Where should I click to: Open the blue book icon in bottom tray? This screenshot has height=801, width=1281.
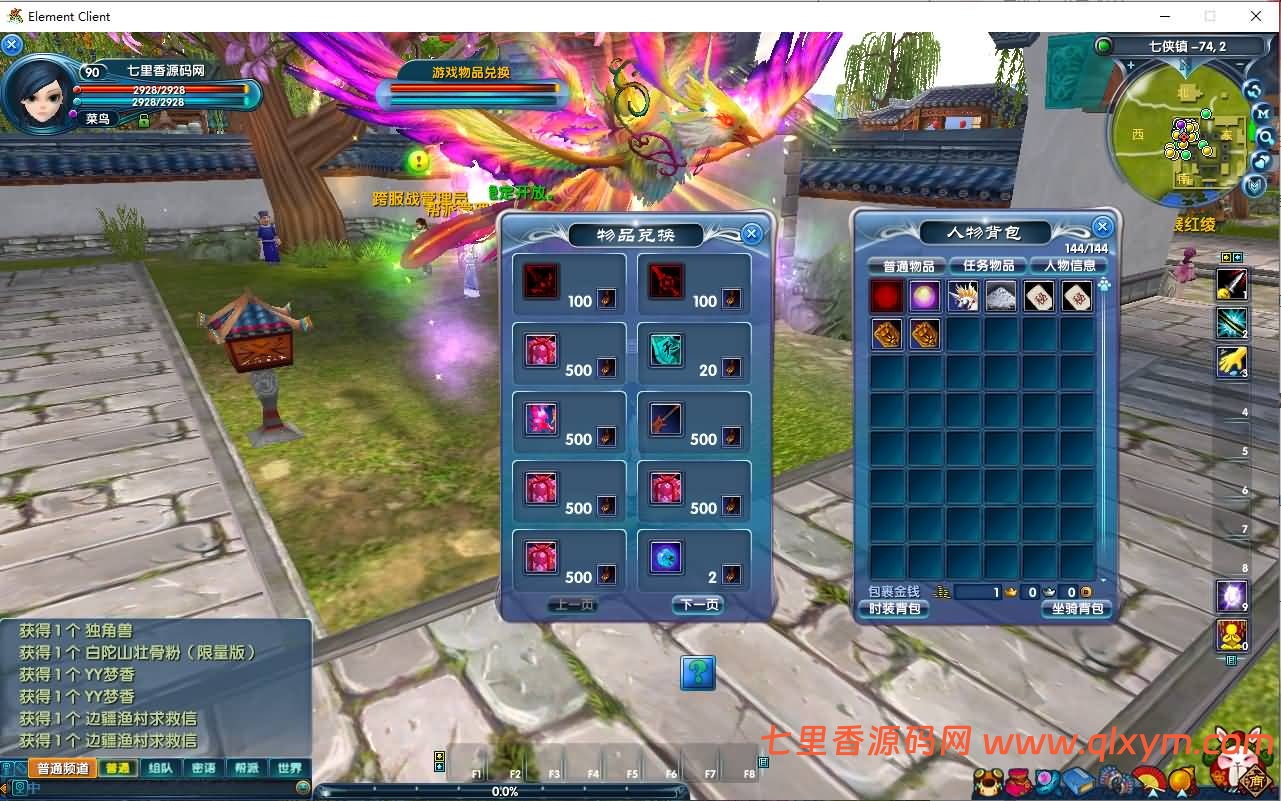[1078, 779]
